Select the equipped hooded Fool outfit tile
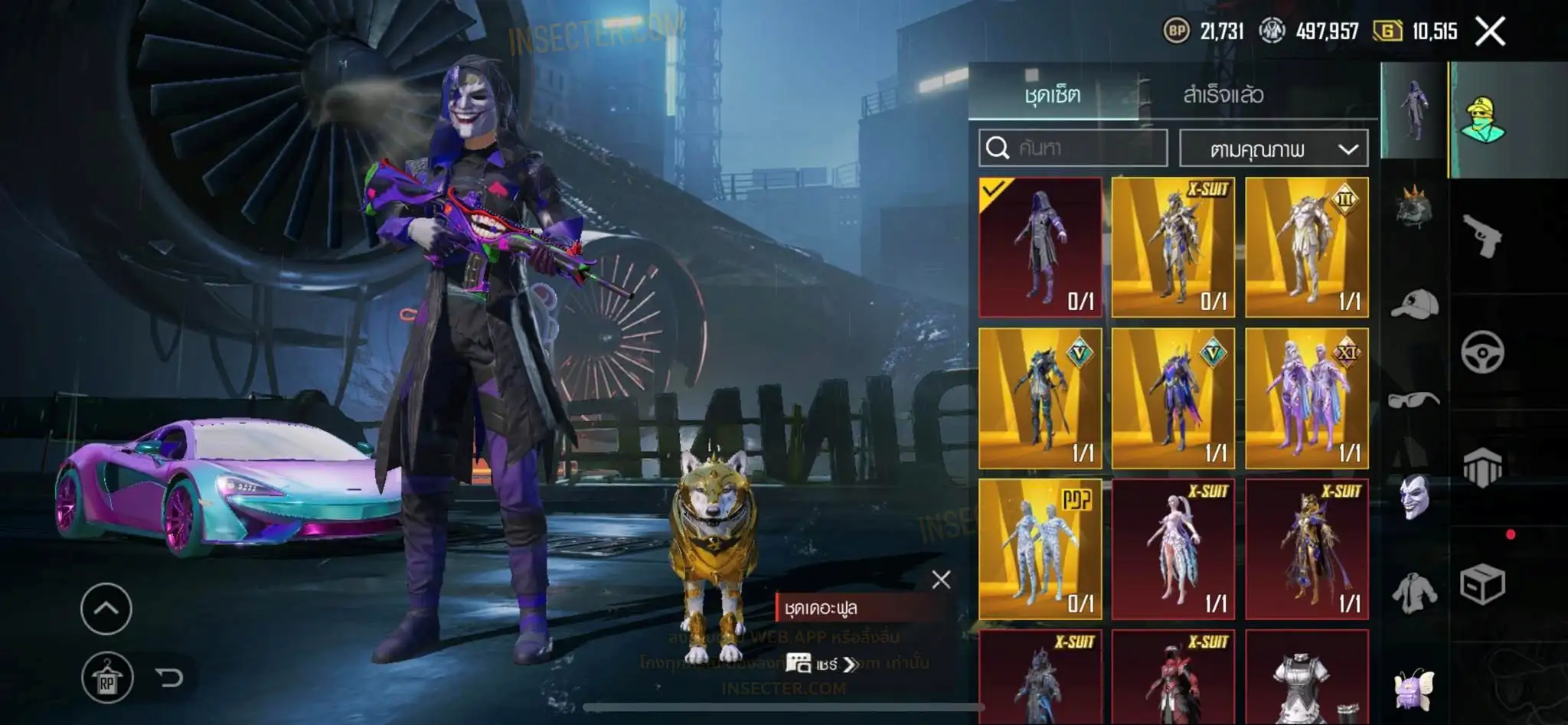The width and height of the screenshot is (1568, 725). 1040,247
